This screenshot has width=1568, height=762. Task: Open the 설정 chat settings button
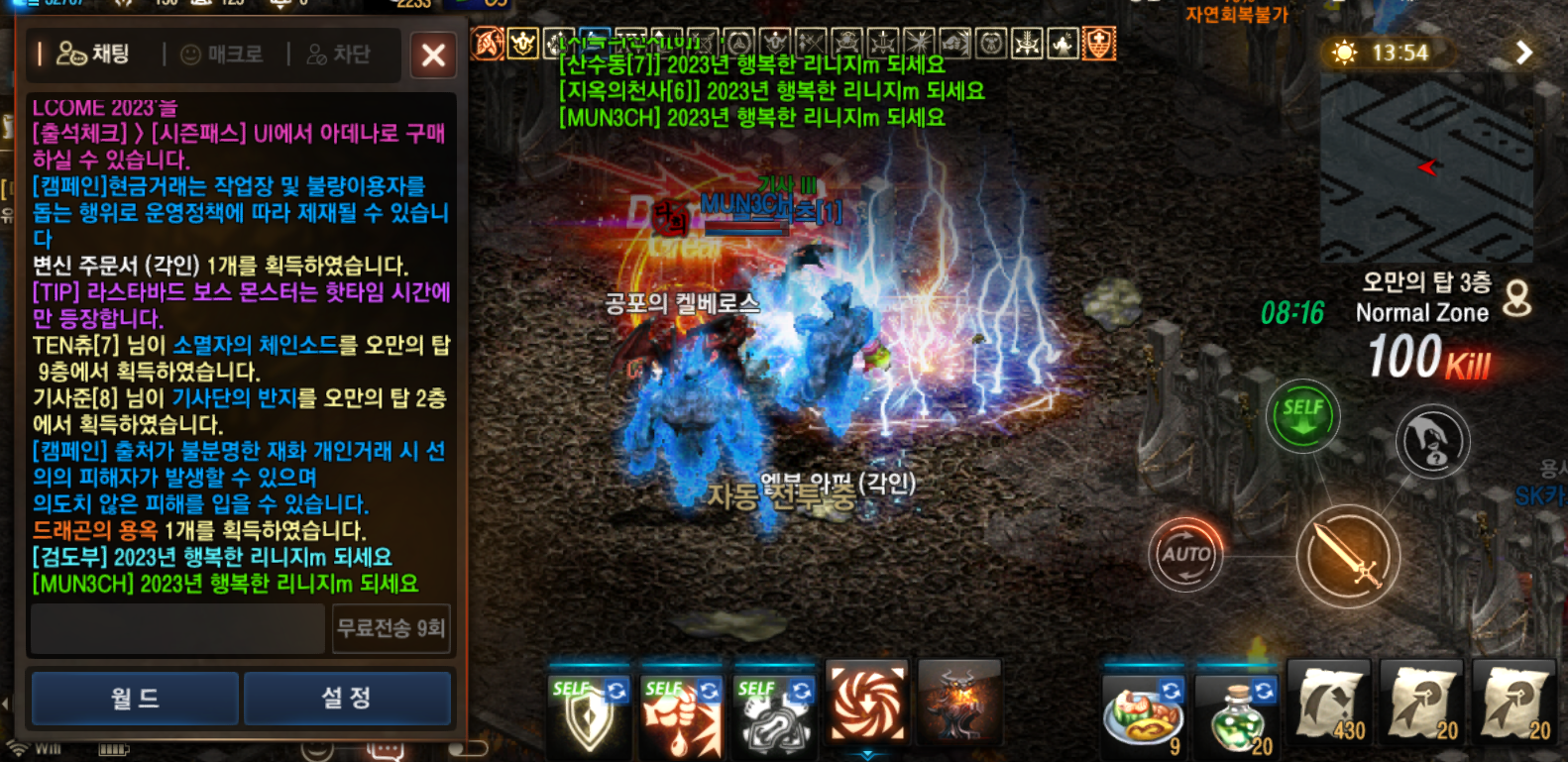[347, 699]
